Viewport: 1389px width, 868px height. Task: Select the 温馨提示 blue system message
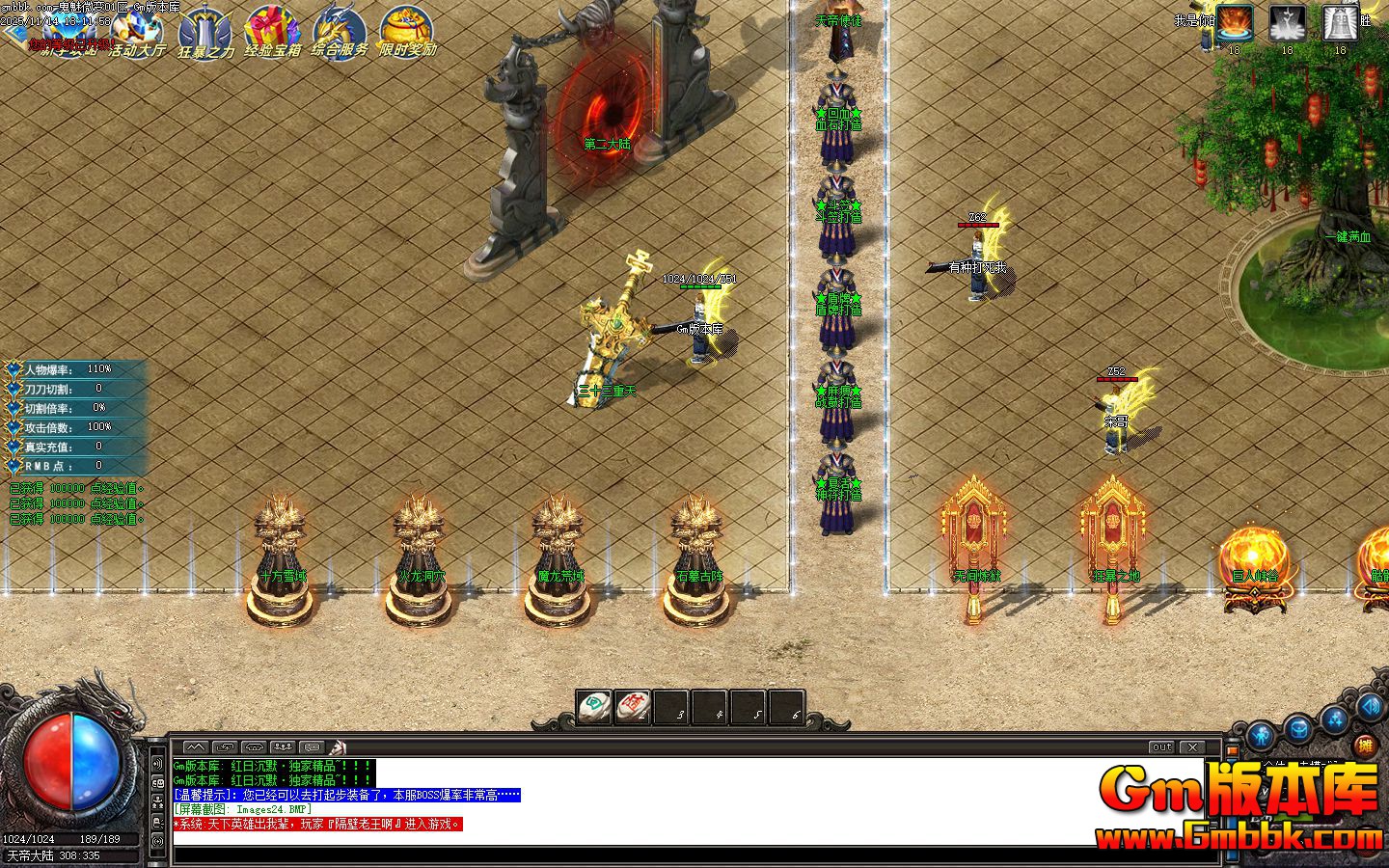[x=344, y=794]
